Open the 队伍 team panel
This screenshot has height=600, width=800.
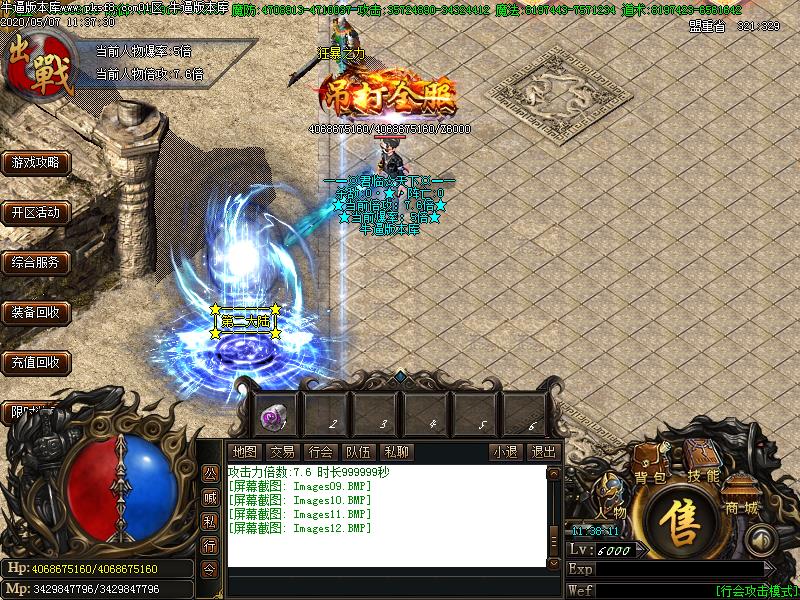[x=358, y=452]
